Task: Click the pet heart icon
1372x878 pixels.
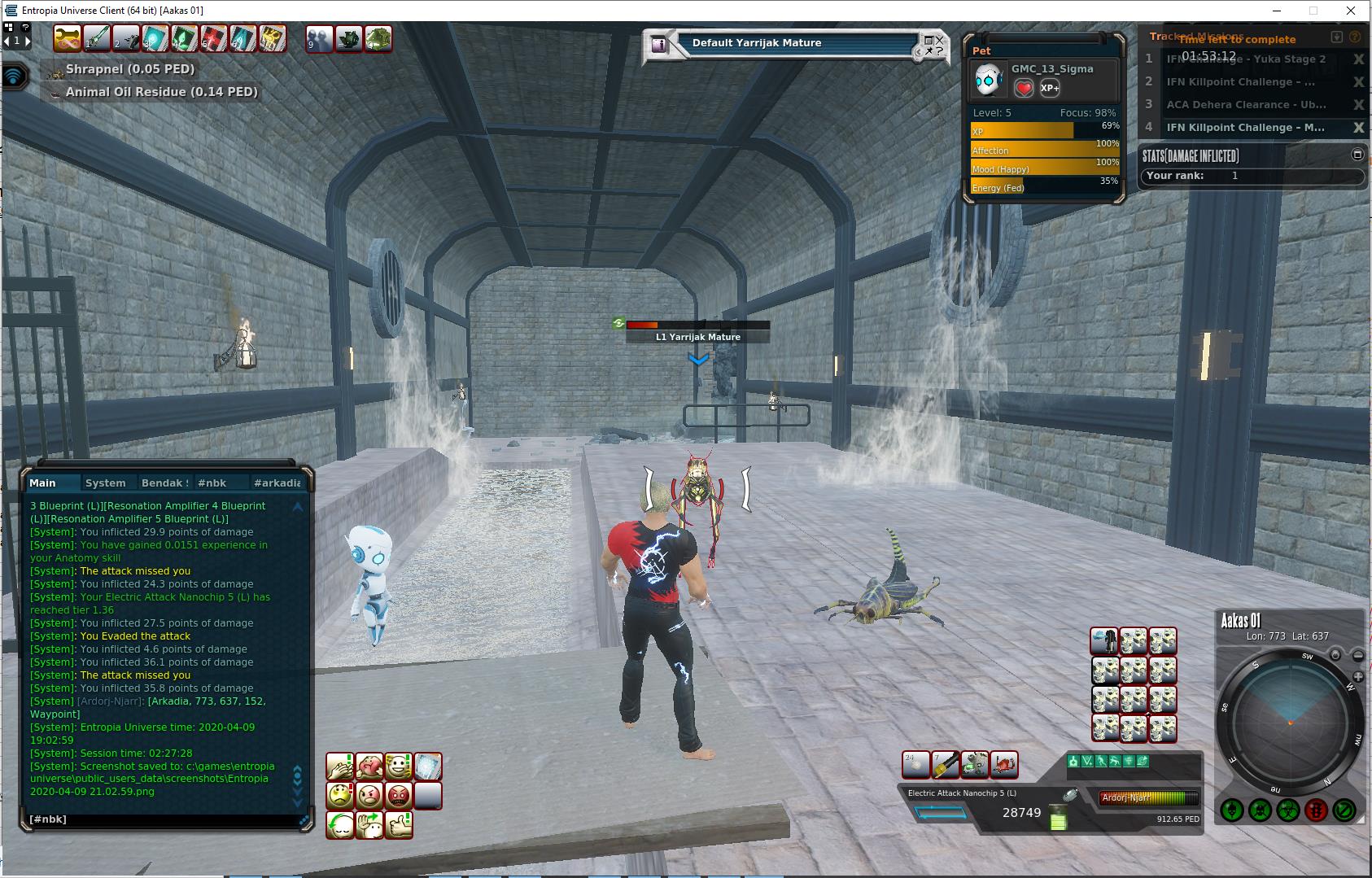Action: tap(1024, 88)
